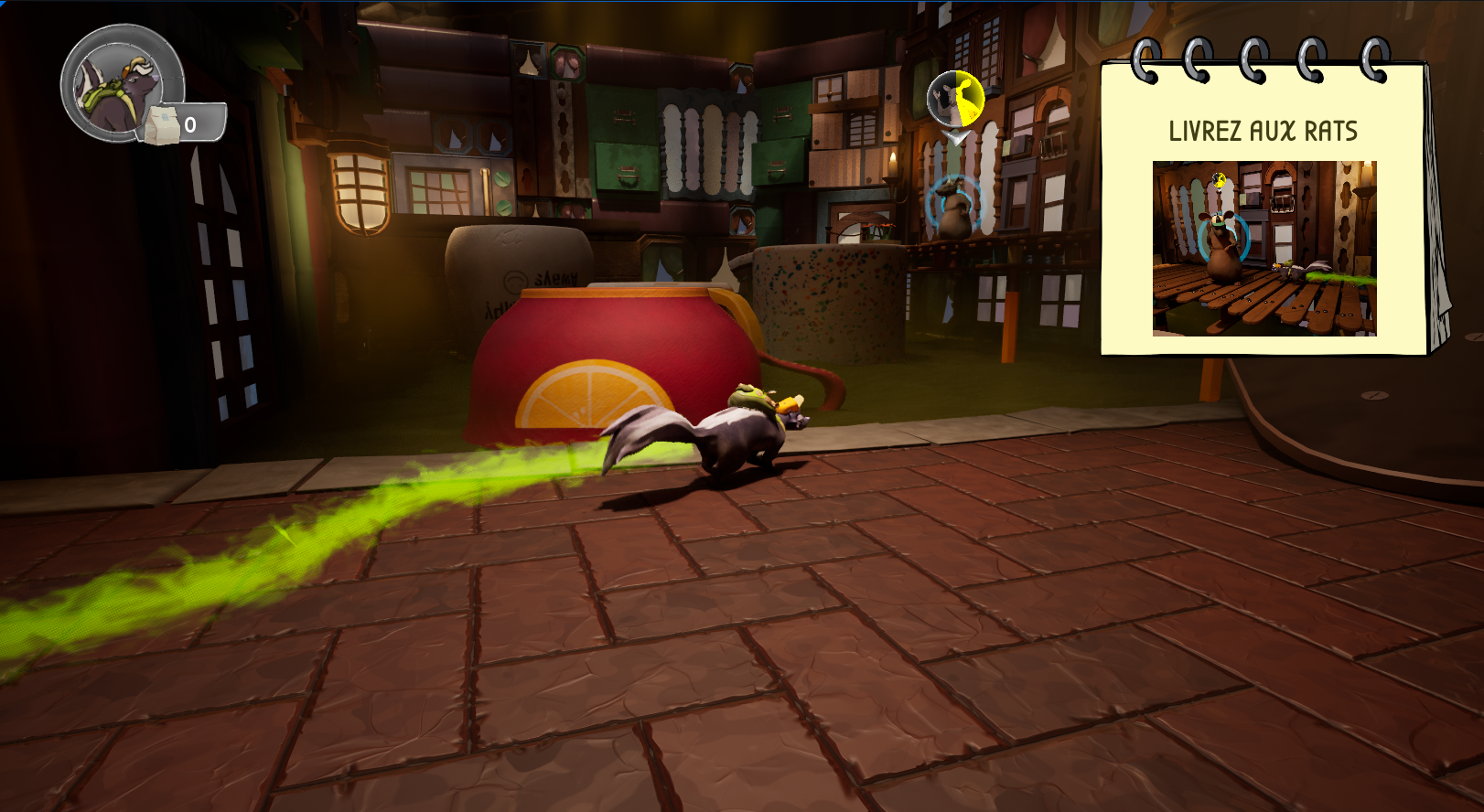
Task: Click the yellow delivery target marker
Action: [x=955, y=99]
